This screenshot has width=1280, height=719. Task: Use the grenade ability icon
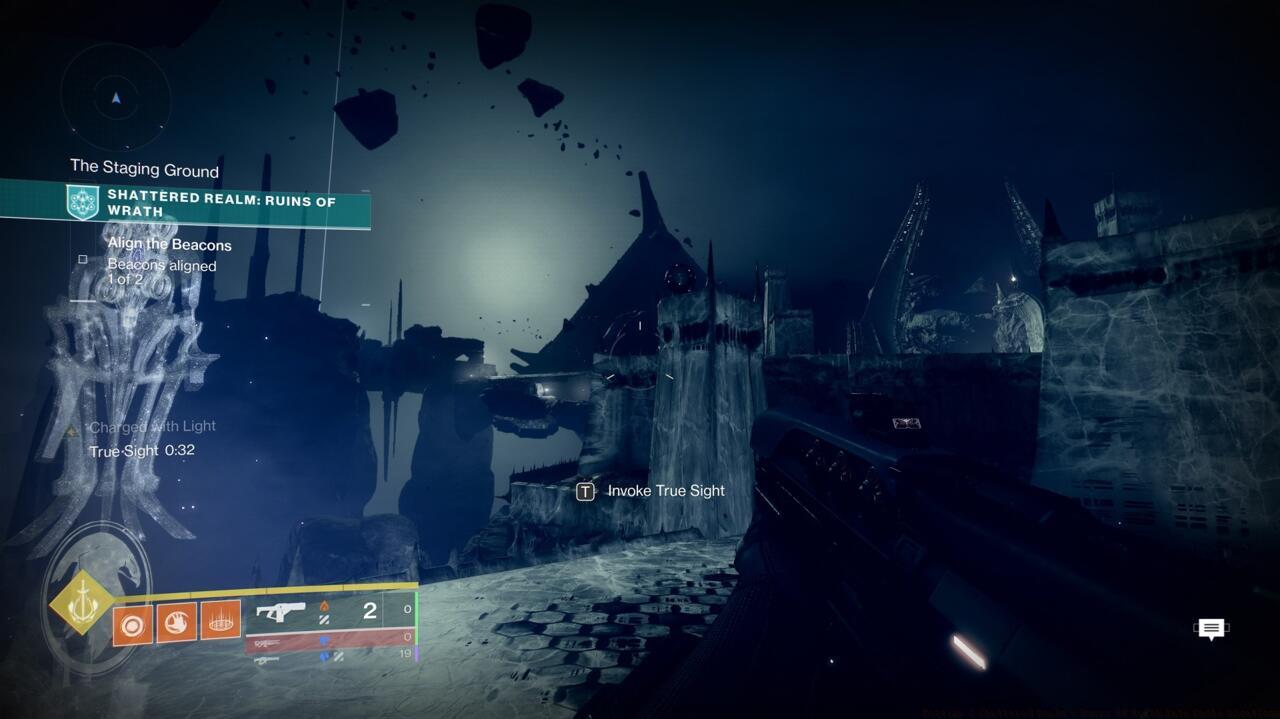click(x=133, y=624)
